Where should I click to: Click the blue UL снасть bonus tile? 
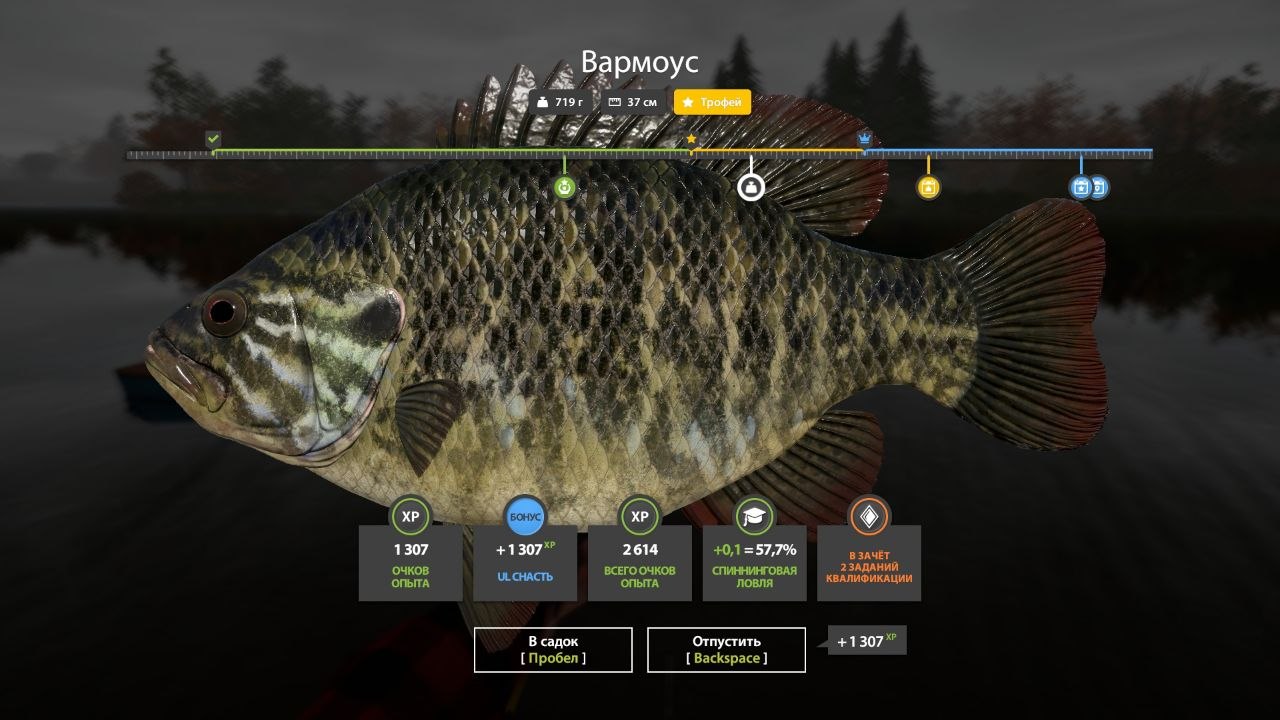coord(525,561)
